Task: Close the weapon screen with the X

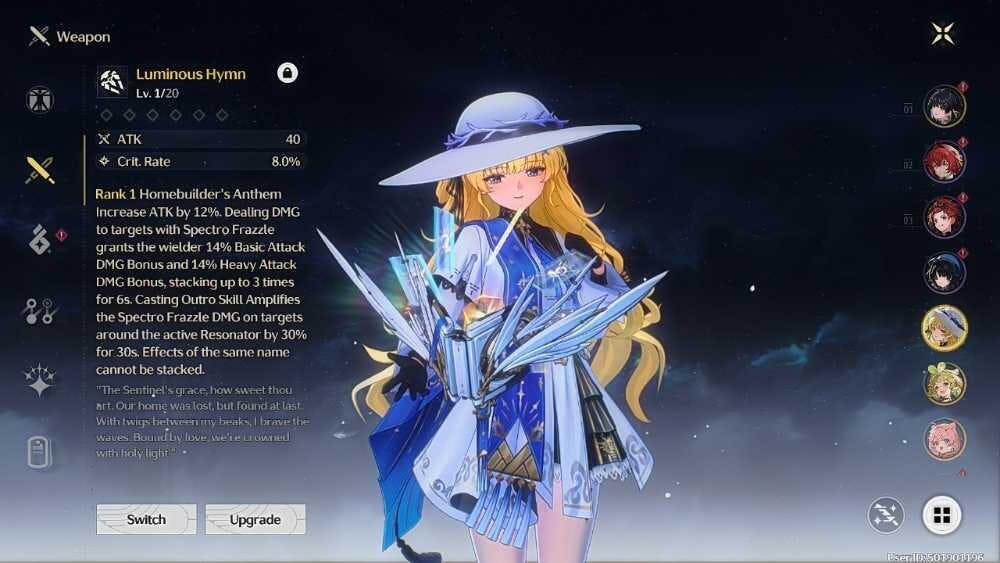Action: click(942, 34)
